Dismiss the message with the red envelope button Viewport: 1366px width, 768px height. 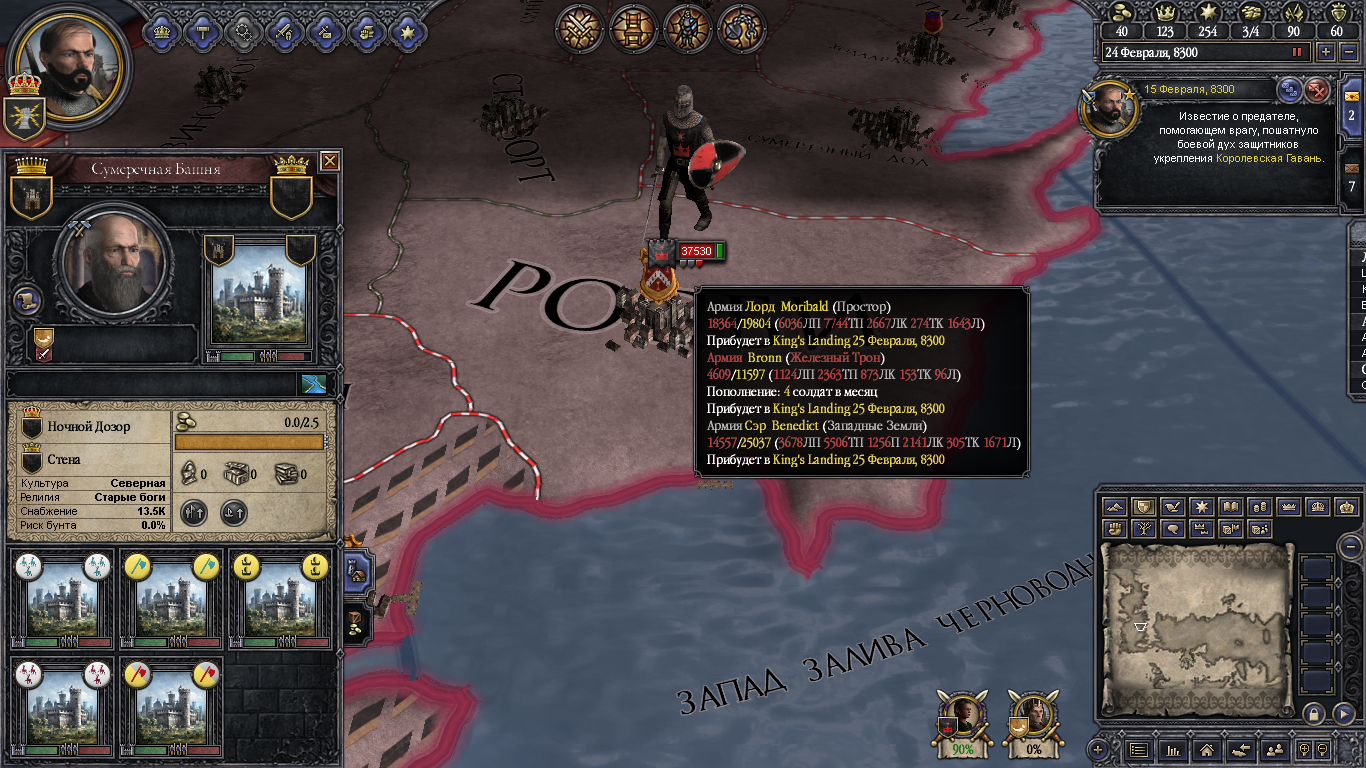pos(1318,90)
